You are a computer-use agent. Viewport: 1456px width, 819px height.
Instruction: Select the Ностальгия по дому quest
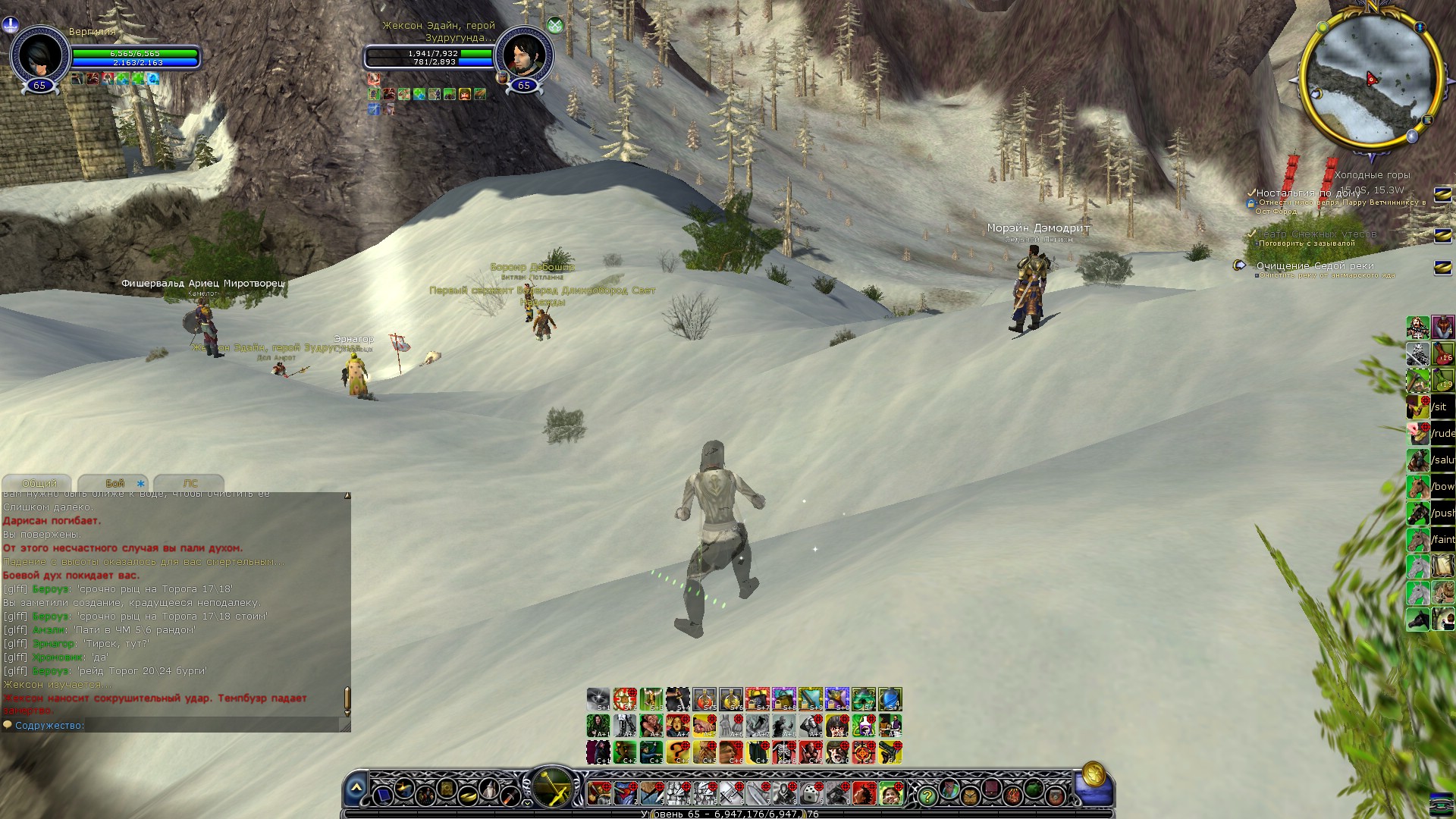pyautogui.click(x=1308, y=193)
